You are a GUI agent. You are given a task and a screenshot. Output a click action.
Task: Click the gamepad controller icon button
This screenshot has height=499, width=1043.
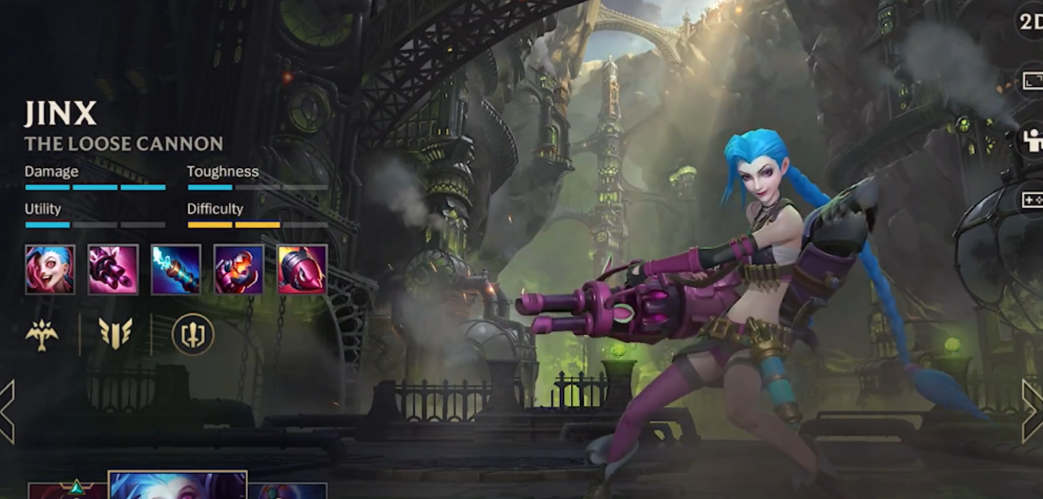coord(1031,201)
